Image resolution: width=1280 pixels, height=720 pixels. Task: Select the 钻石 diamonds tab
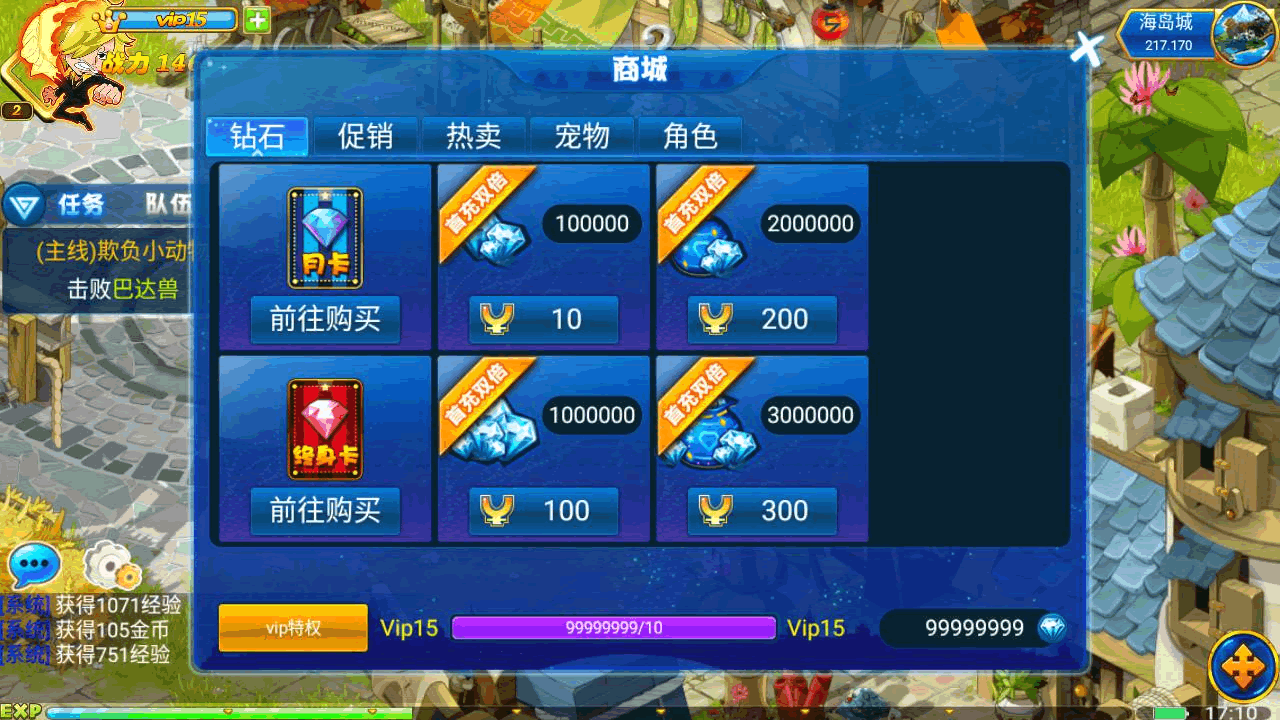point(257,136)
